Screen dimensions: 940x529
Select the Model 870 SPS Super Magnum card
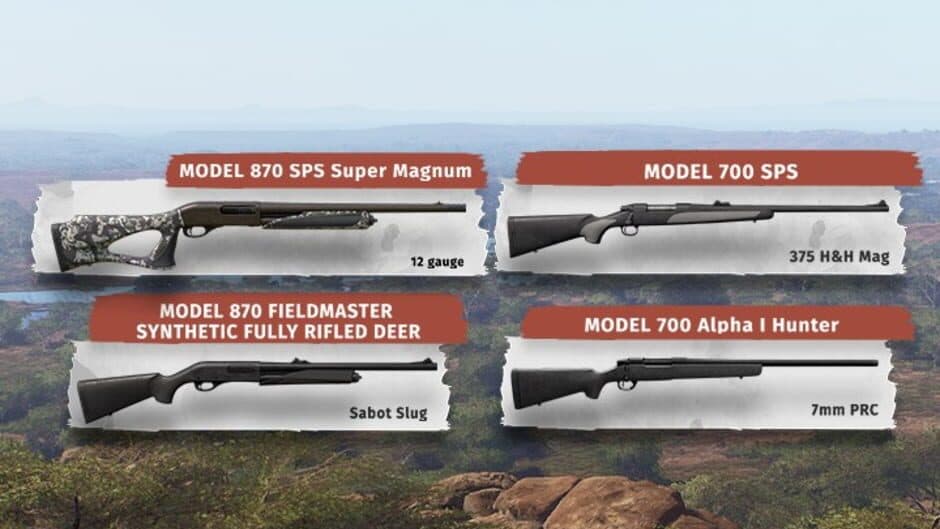(261, 228)
